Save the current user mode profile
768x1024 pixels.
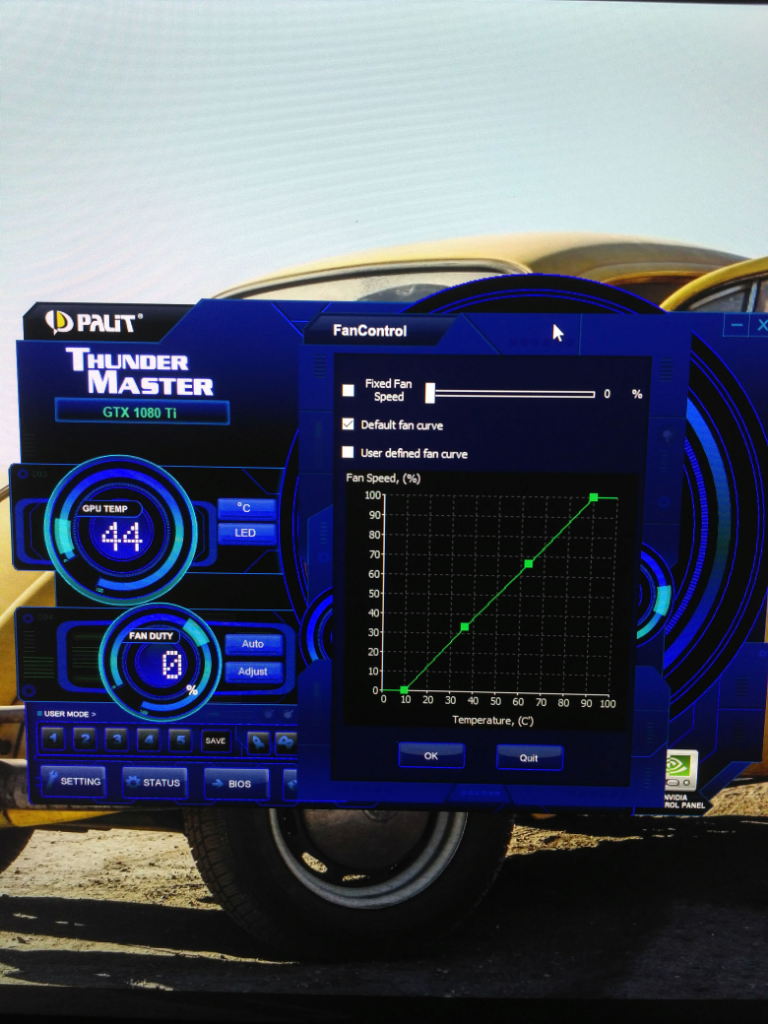(x=216, y=741)
